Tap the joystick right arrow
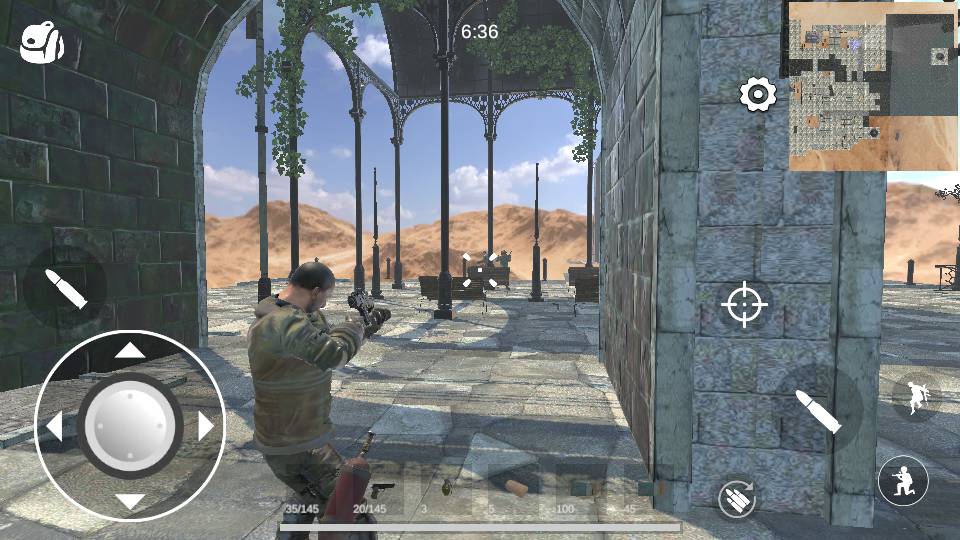Viewport: 960px width, 540px height. click(x=206, y=427)
